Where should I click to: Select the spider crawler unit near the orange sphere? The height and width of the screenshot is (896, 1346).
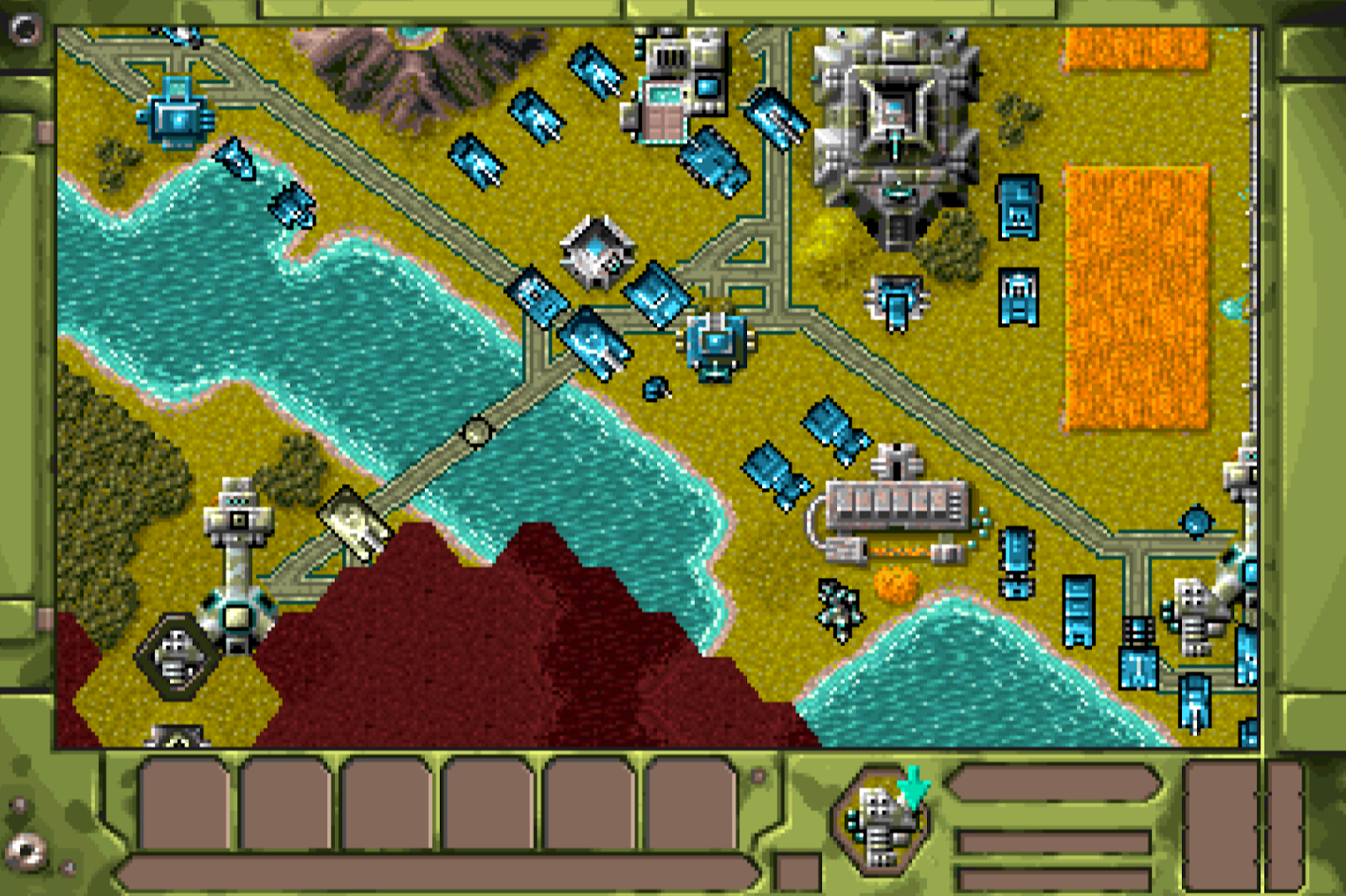coord(837,606)
